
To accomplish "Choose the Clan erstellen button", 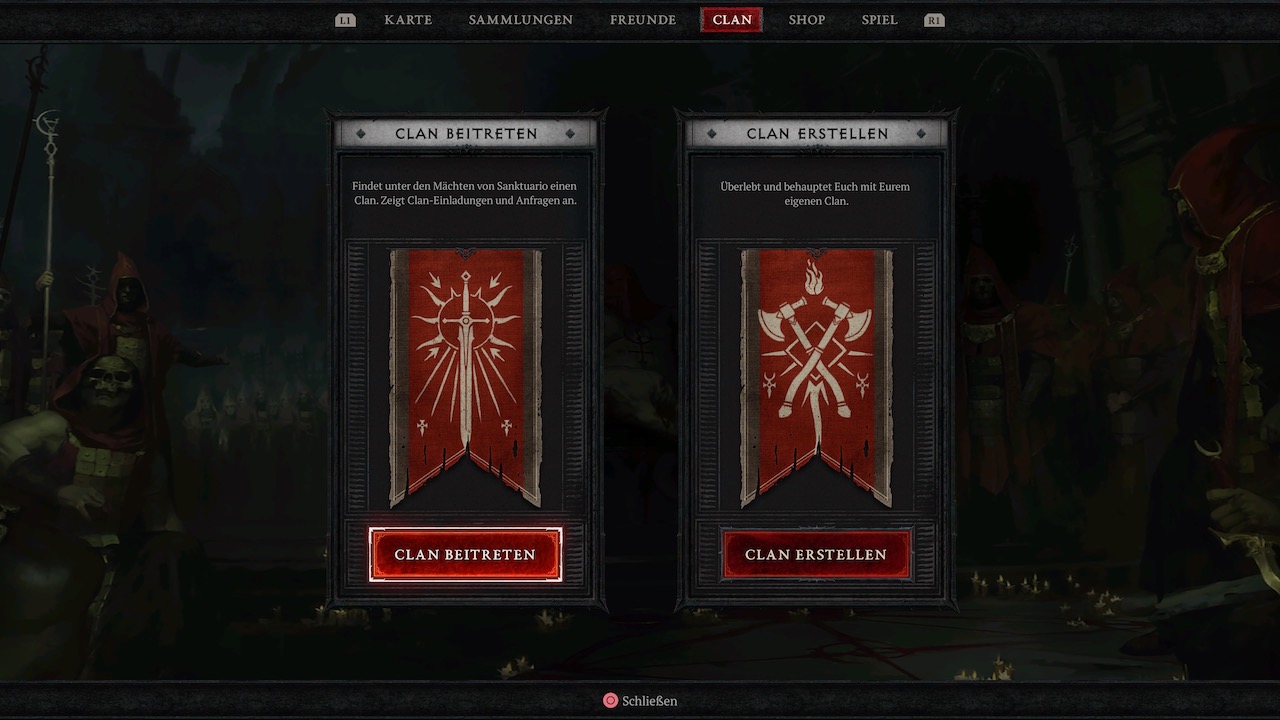I will [816, 554].
